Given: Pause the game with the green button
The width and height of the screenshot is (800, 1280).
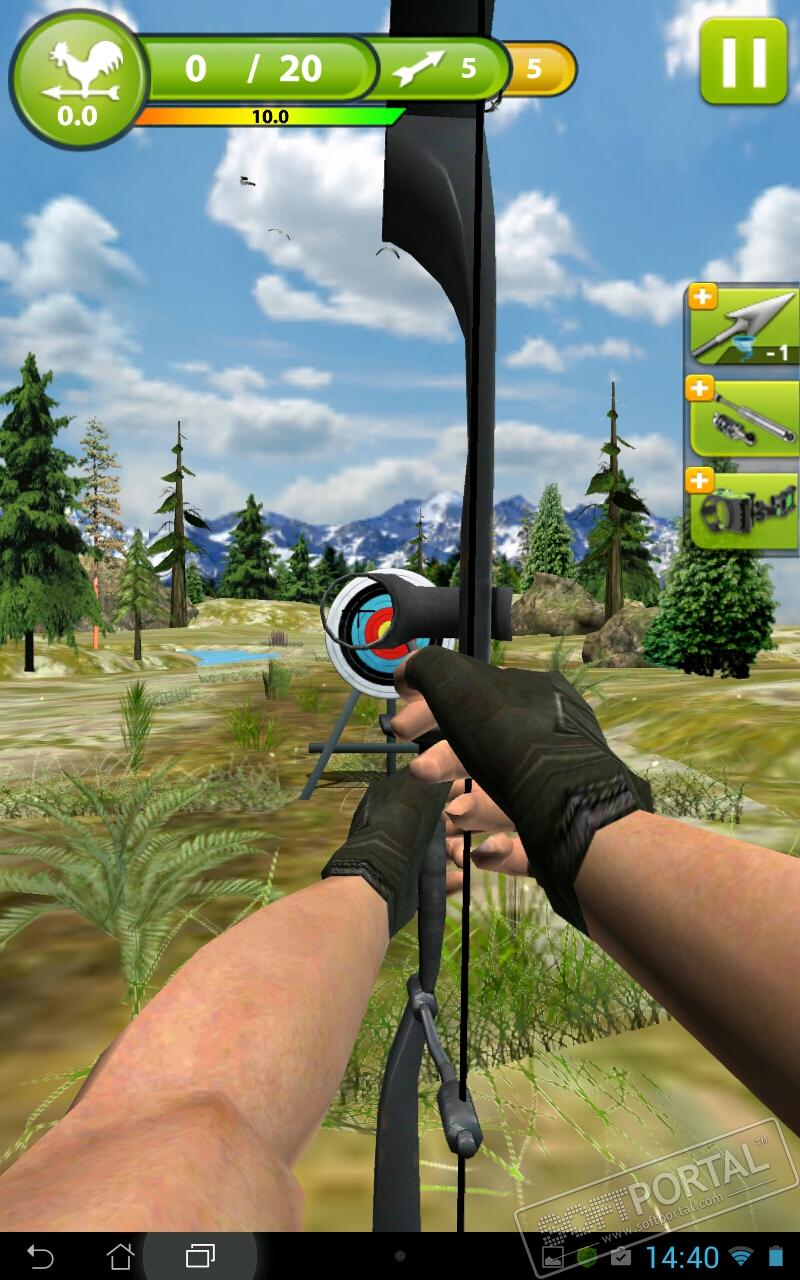Looking at the screenshot, I should click(743, 60).
